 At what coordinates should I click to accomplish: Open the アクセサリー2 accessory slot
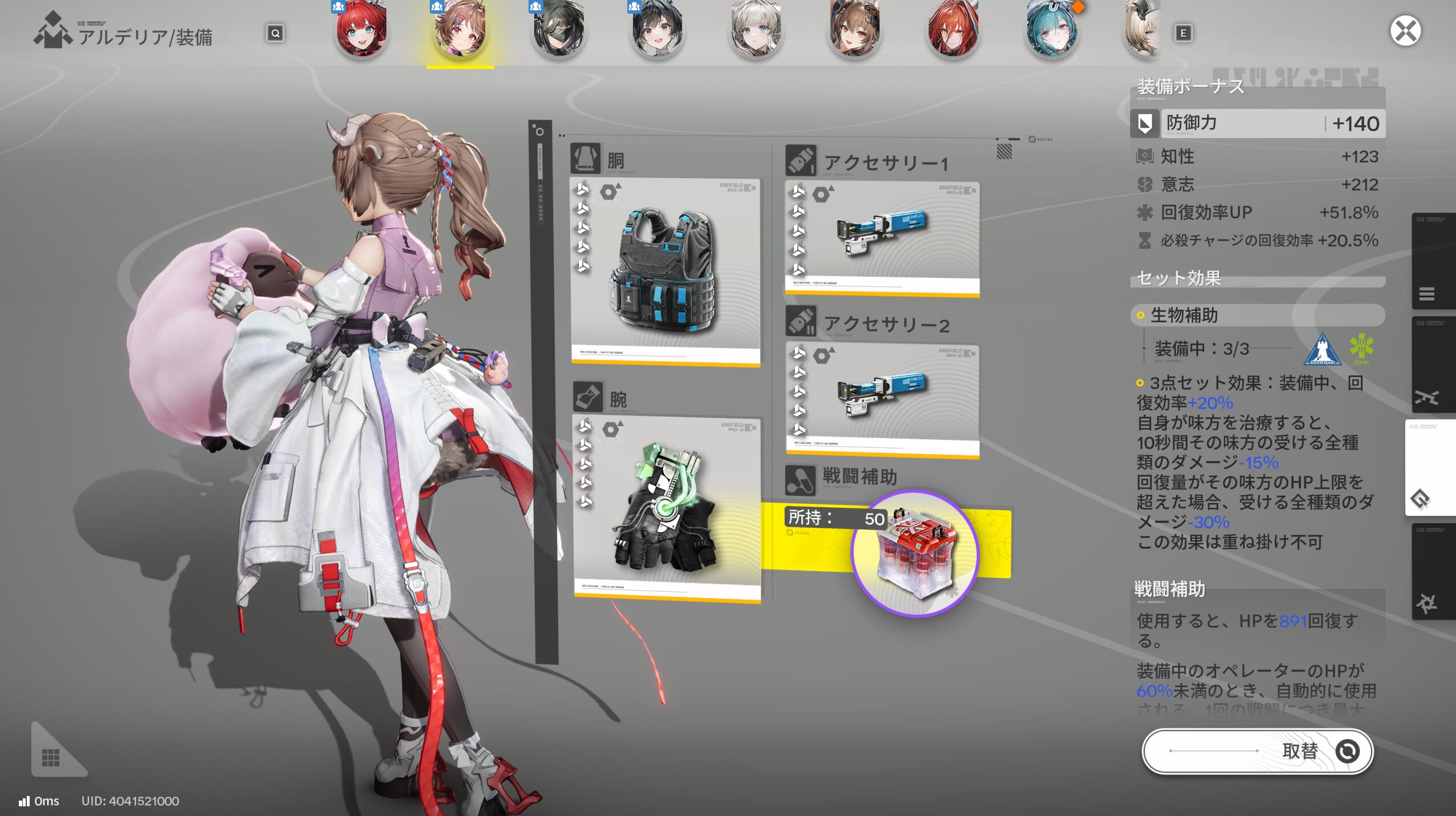click(882, 399)
